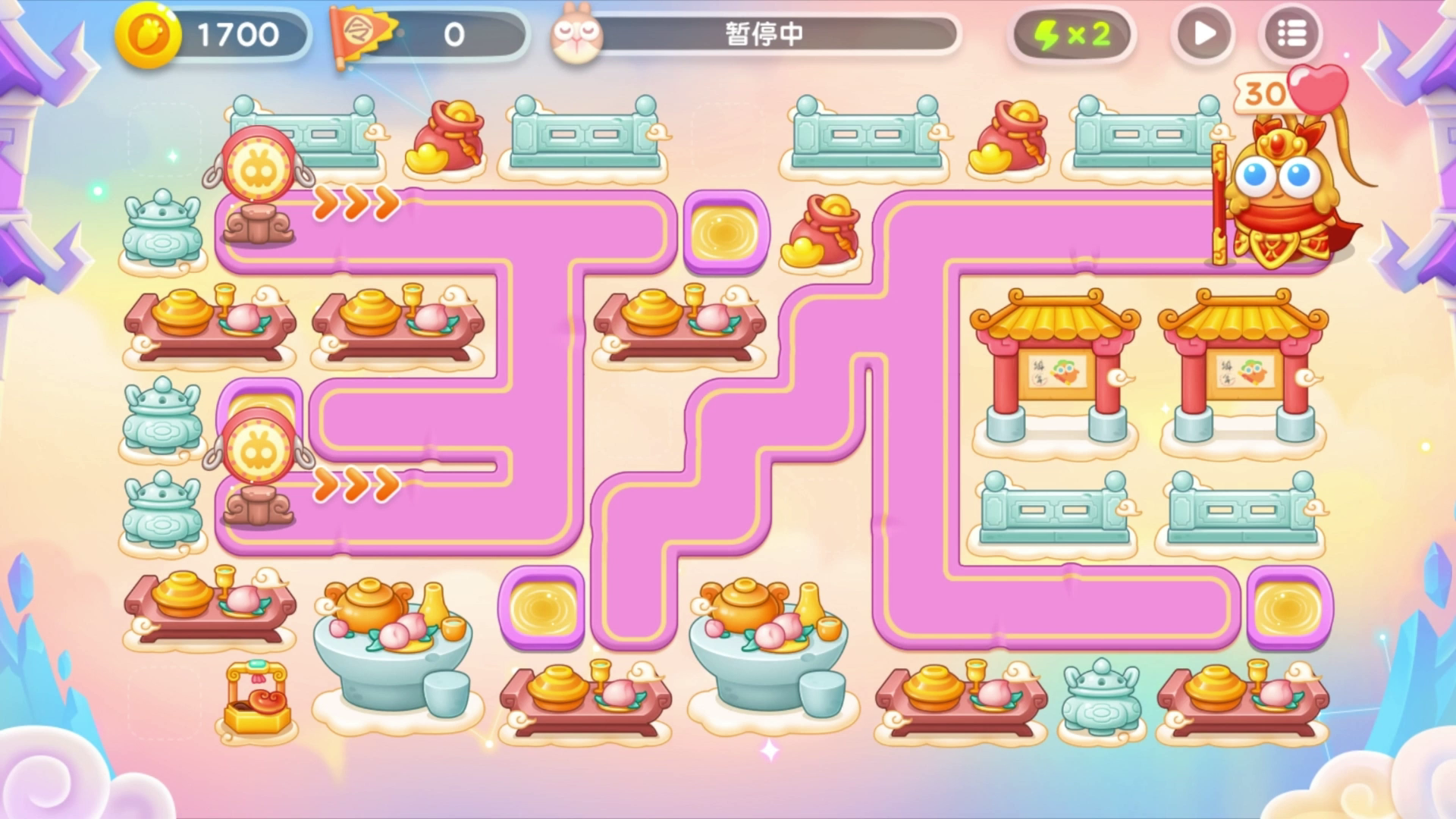Toggle the x2 game speed switch
The height and width of the screenshot is (819, 1456).
pyautogui.click(x=1072, y=32)
